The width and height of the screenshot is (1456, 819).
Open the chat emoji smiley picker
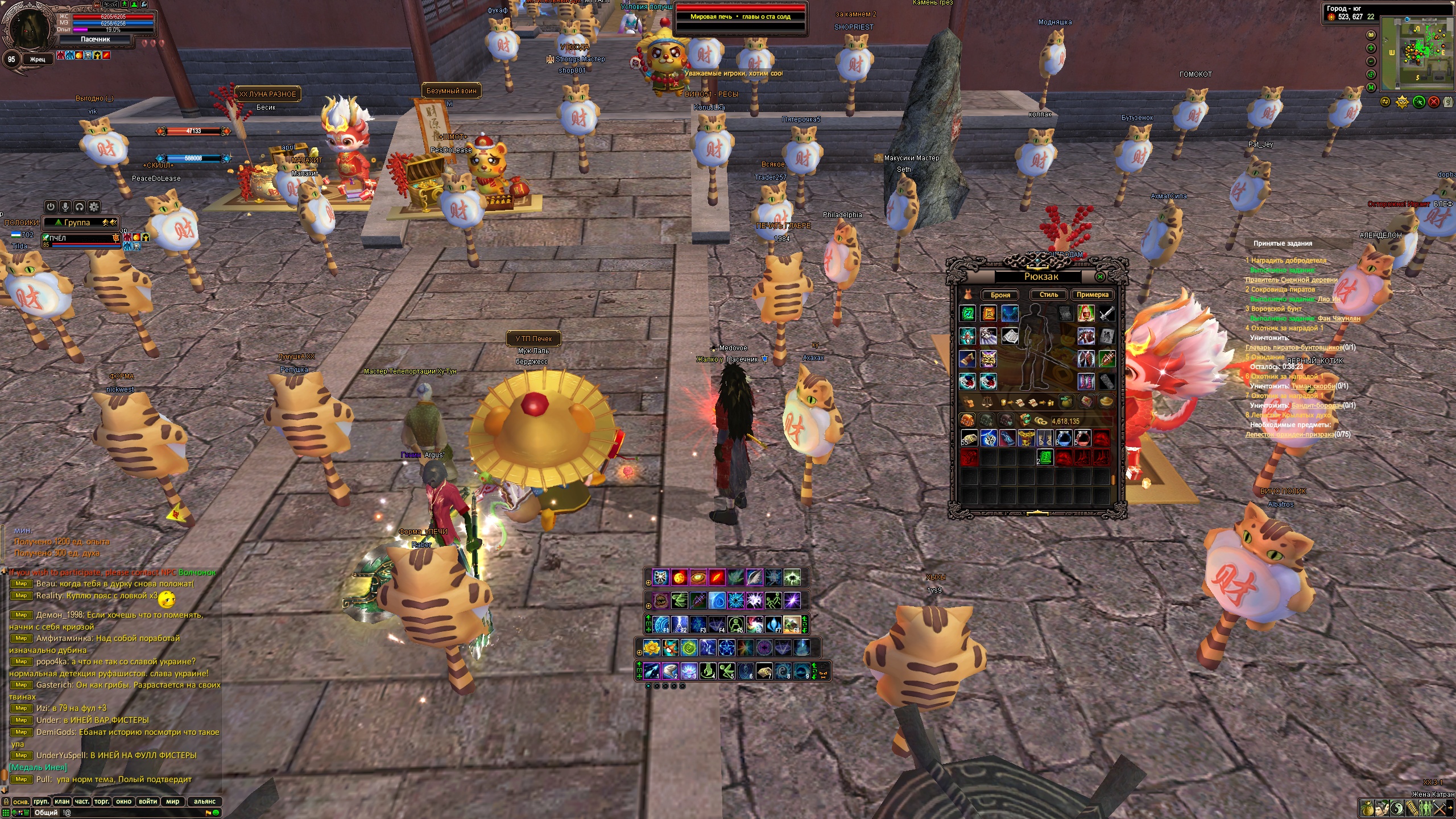coord(216,813)
